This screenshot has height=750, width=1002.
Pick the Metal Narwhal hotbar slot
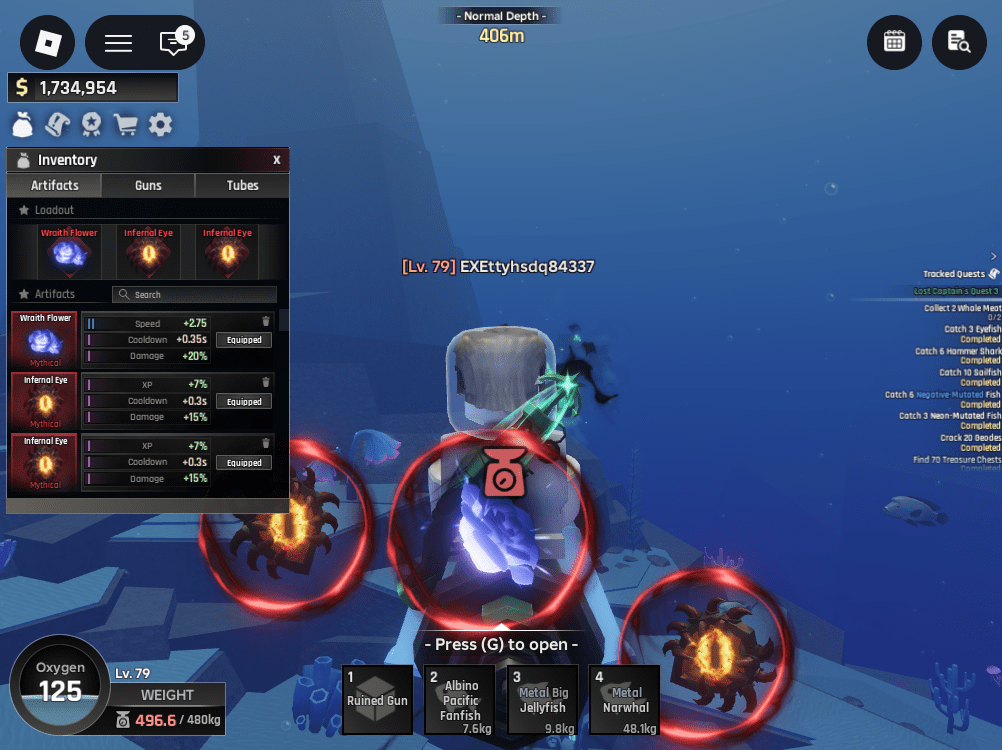625,699
